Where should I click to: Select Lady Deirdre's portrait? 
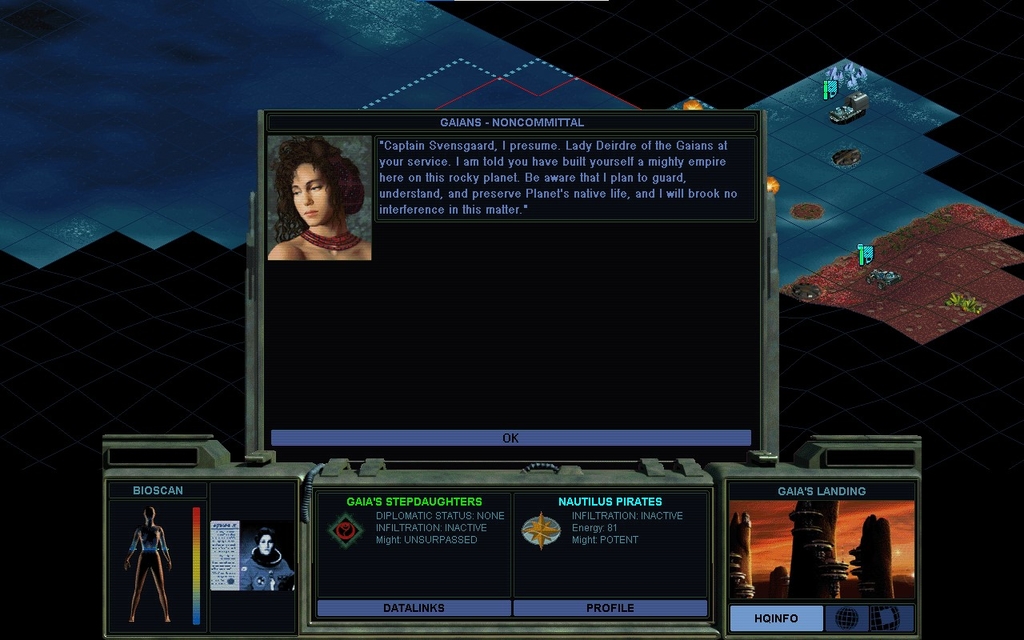pyautogui.click(x=319, y=198)
